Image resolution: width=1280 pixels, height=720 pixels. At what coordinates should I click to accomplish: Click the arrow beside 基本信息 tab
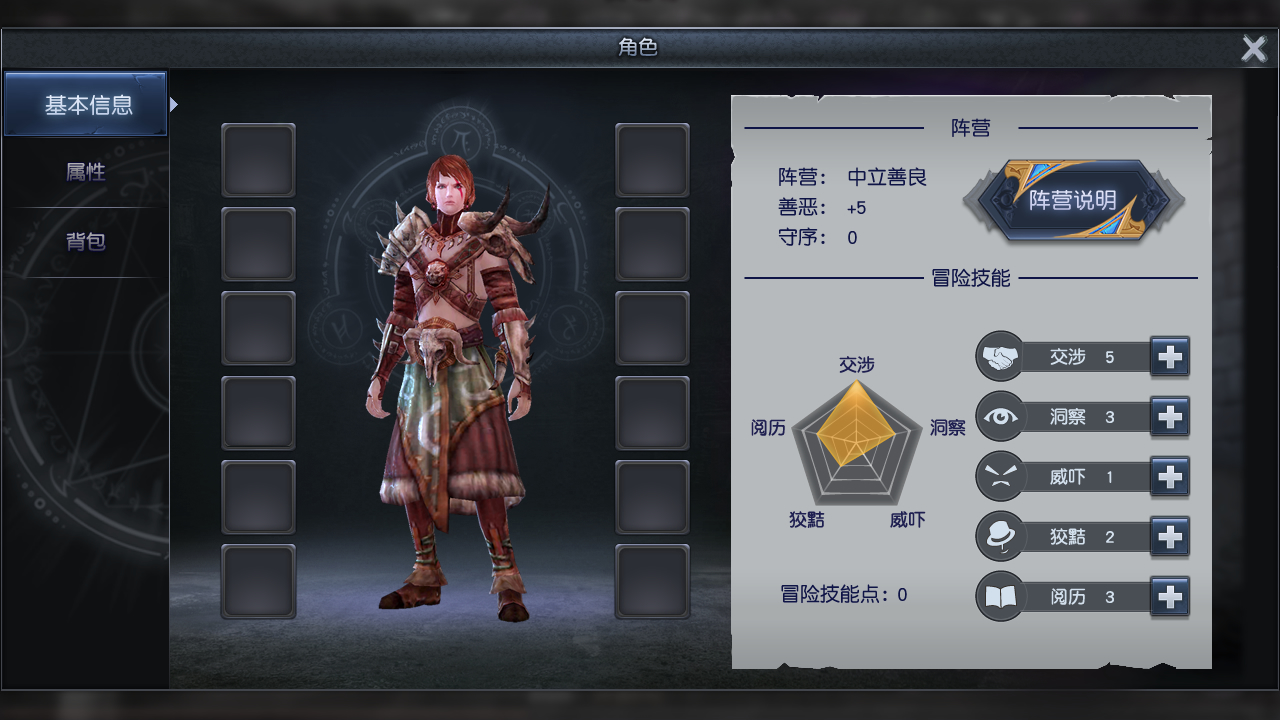point(173,103)
